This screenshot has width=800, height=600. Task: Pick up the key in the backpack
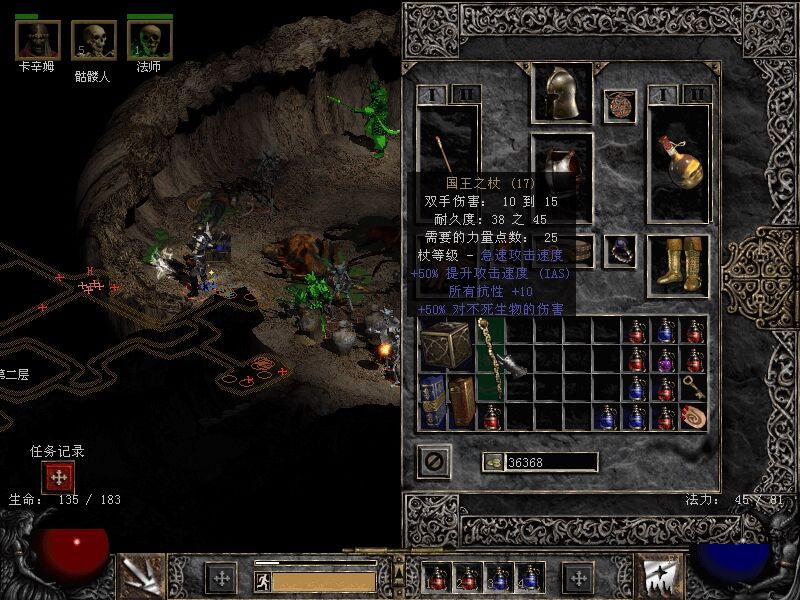coord(693,388)
